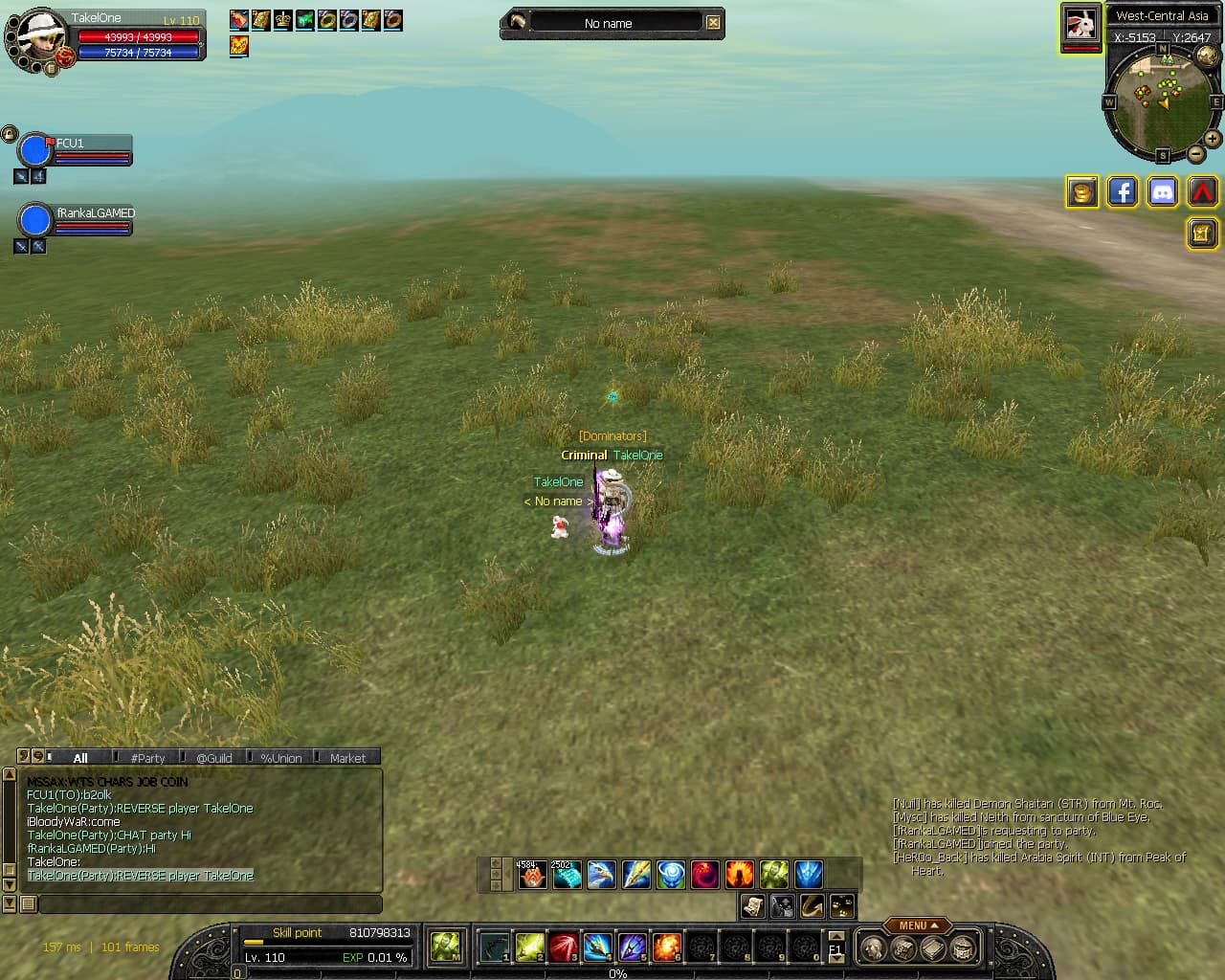Image resolution: width=1225 pixels, height=980 pixels.
Task: Open the Discord shortcut button
Action: click(x=1162, y=192)
